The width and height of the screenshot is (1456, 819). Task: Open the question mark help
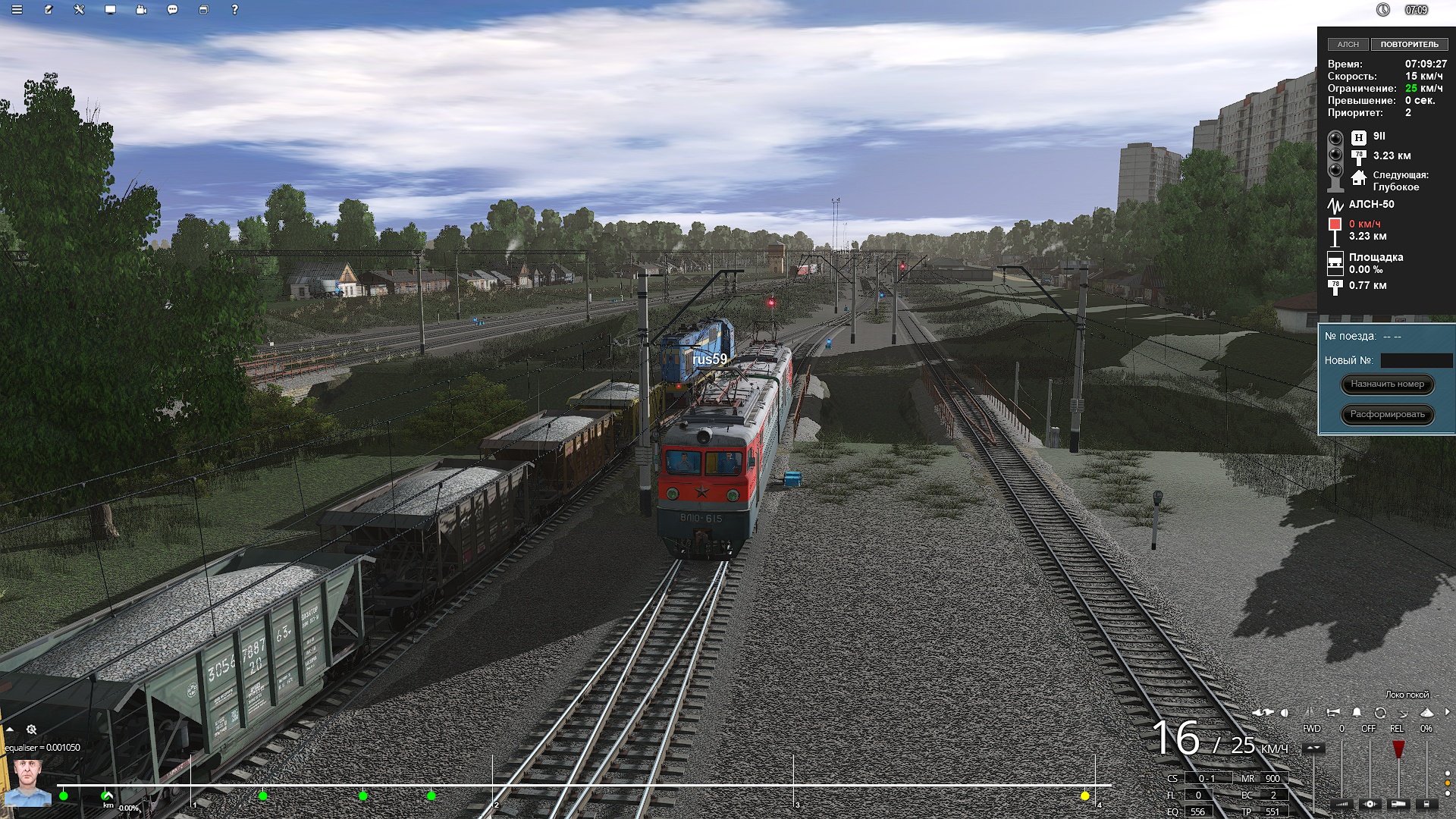tap(234, 10)
